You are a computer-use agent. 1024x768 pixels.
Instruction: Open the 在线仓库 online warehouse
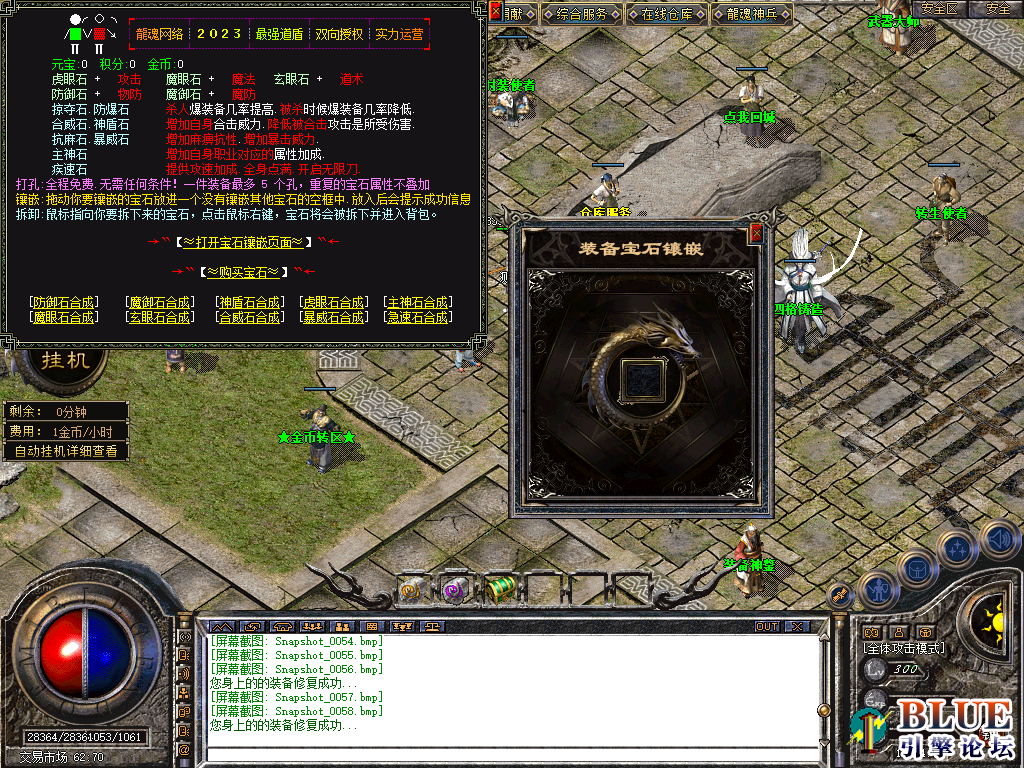pyautogui.click(x=667, y=14)
